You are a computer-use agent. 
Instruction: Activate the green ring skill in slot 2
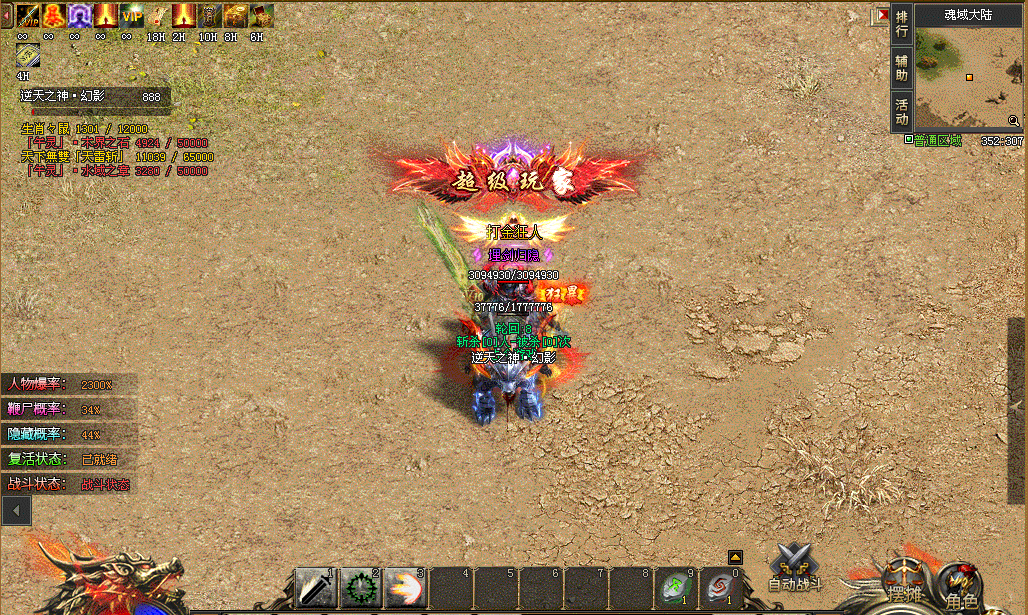(x=360, y=588)
